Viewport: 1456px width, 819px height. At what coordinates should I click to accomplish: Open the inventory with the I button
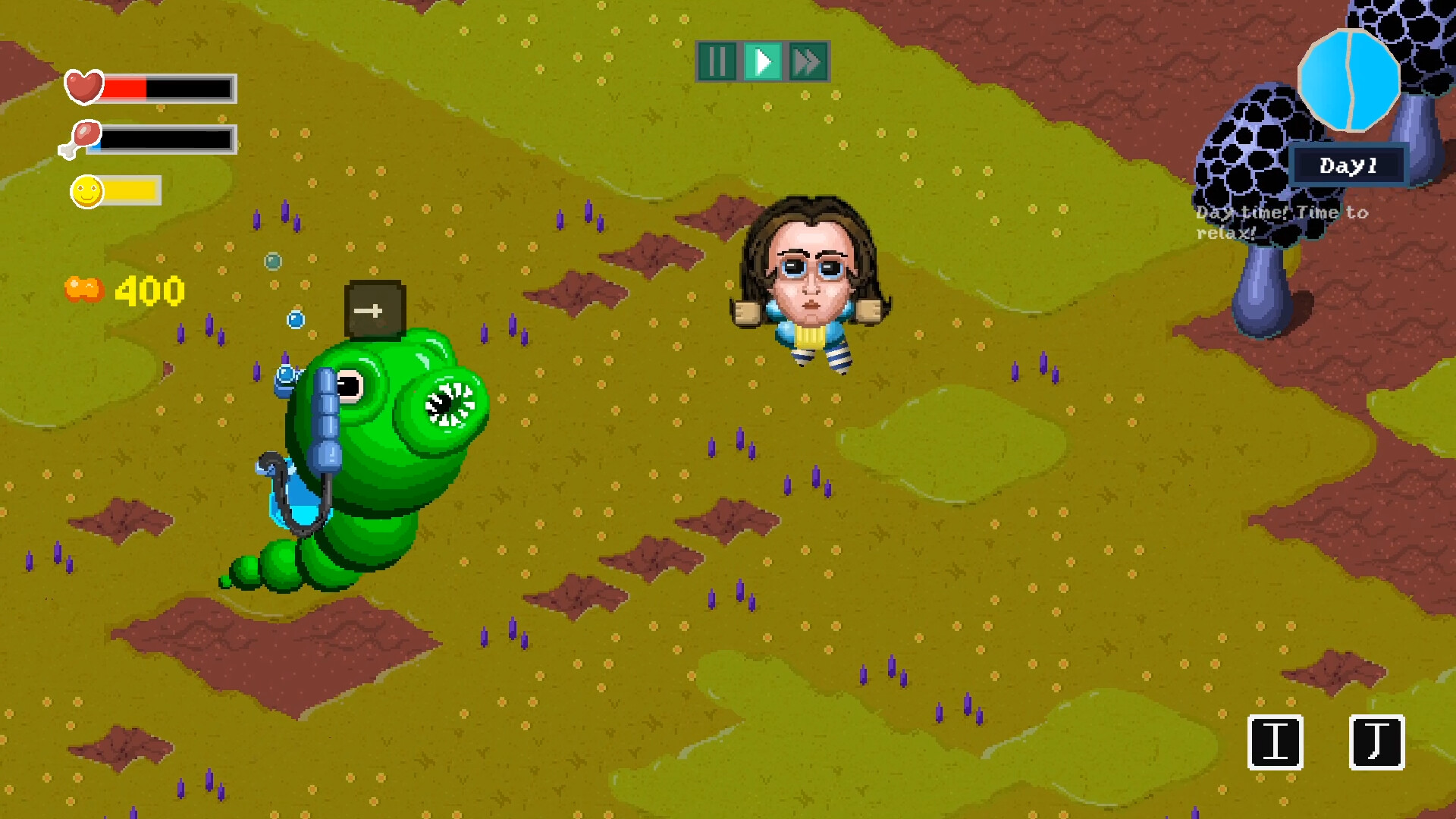pyautogui.click(x=1277, y=741)
